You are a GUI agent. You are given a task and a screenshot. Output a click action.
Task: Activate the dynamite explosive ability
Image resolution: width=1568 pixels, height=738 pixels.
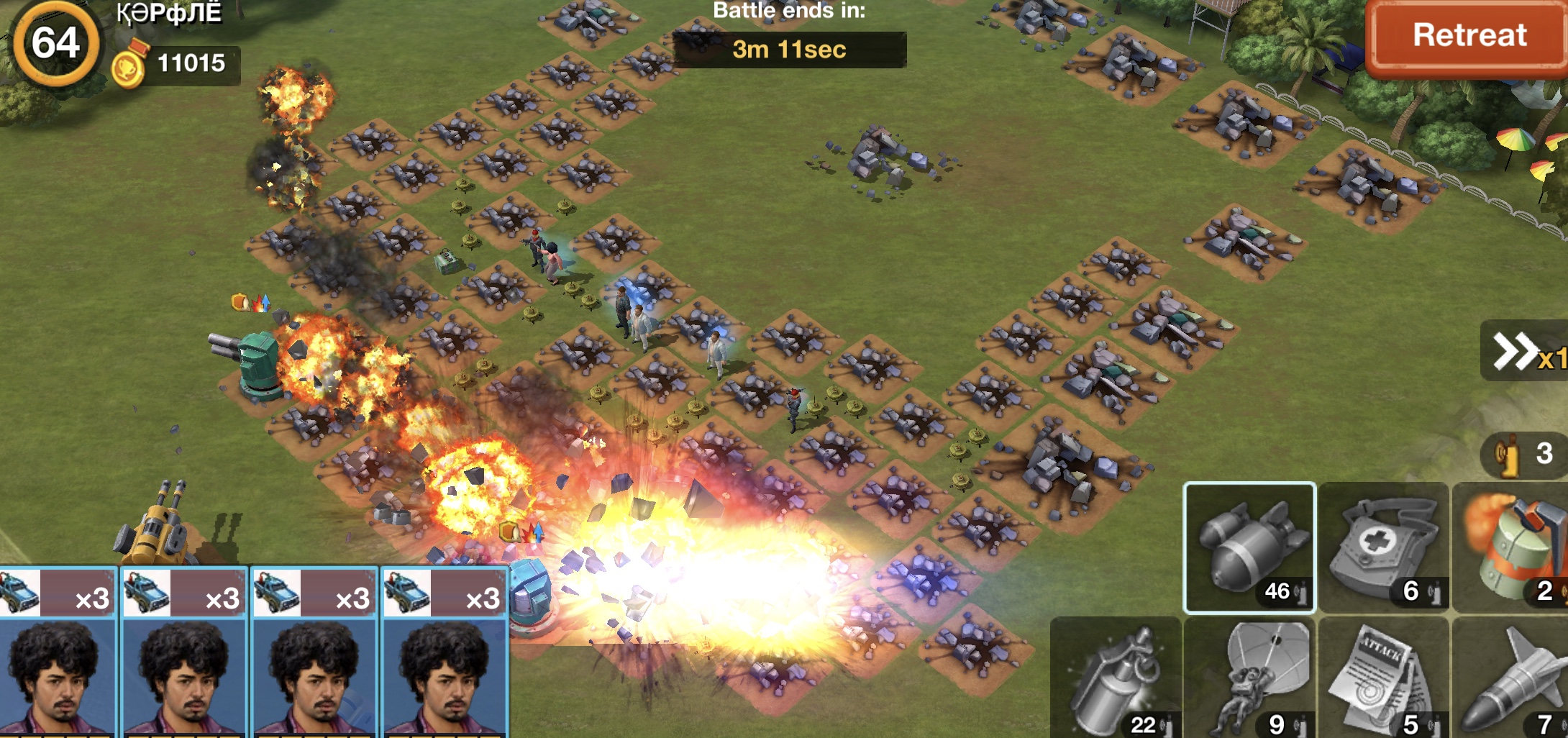coord(1512,548)
